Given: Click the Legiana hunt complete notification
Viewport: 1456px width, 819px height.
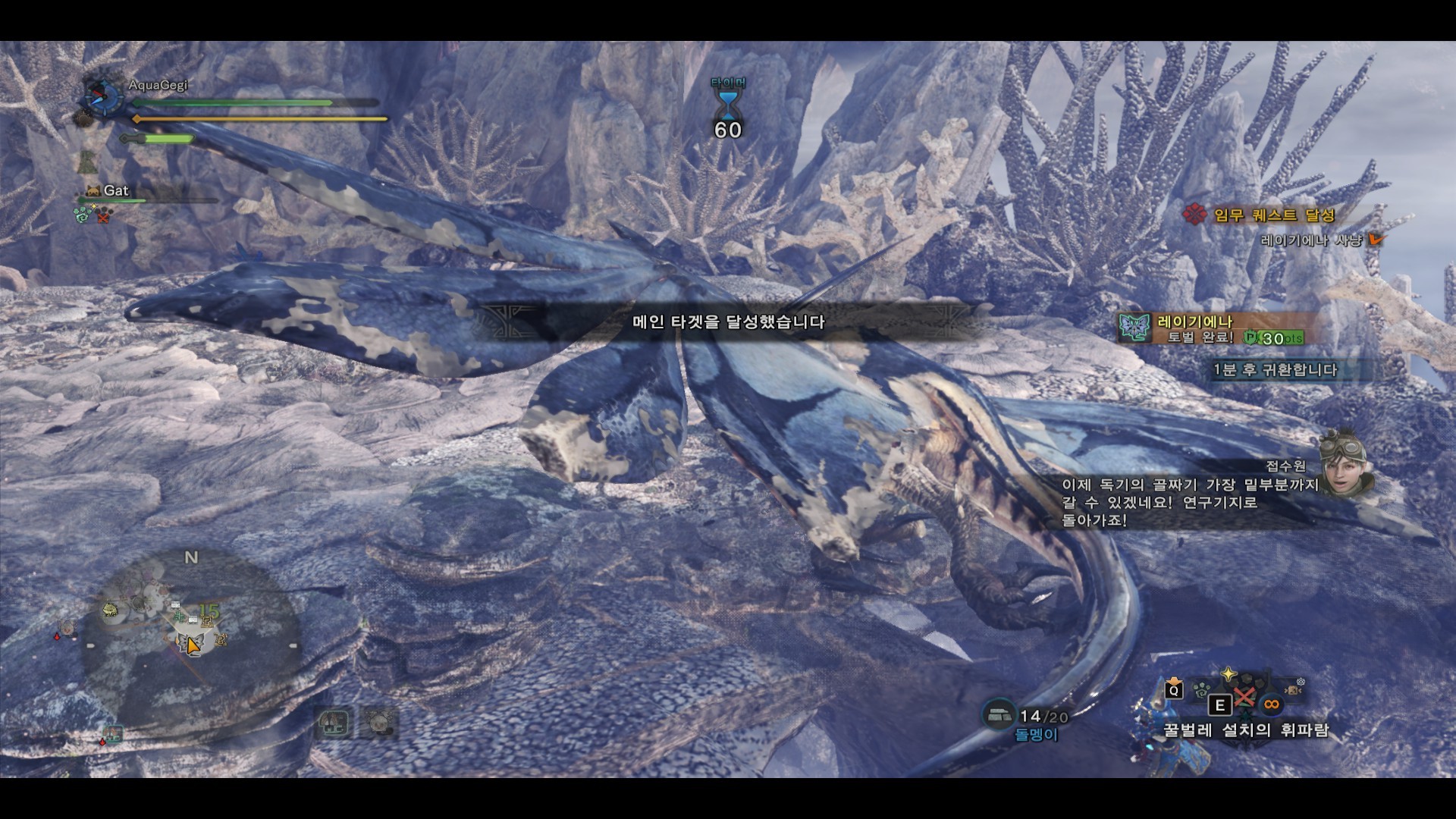Looking at the screenshot, I should (1211, 329).
